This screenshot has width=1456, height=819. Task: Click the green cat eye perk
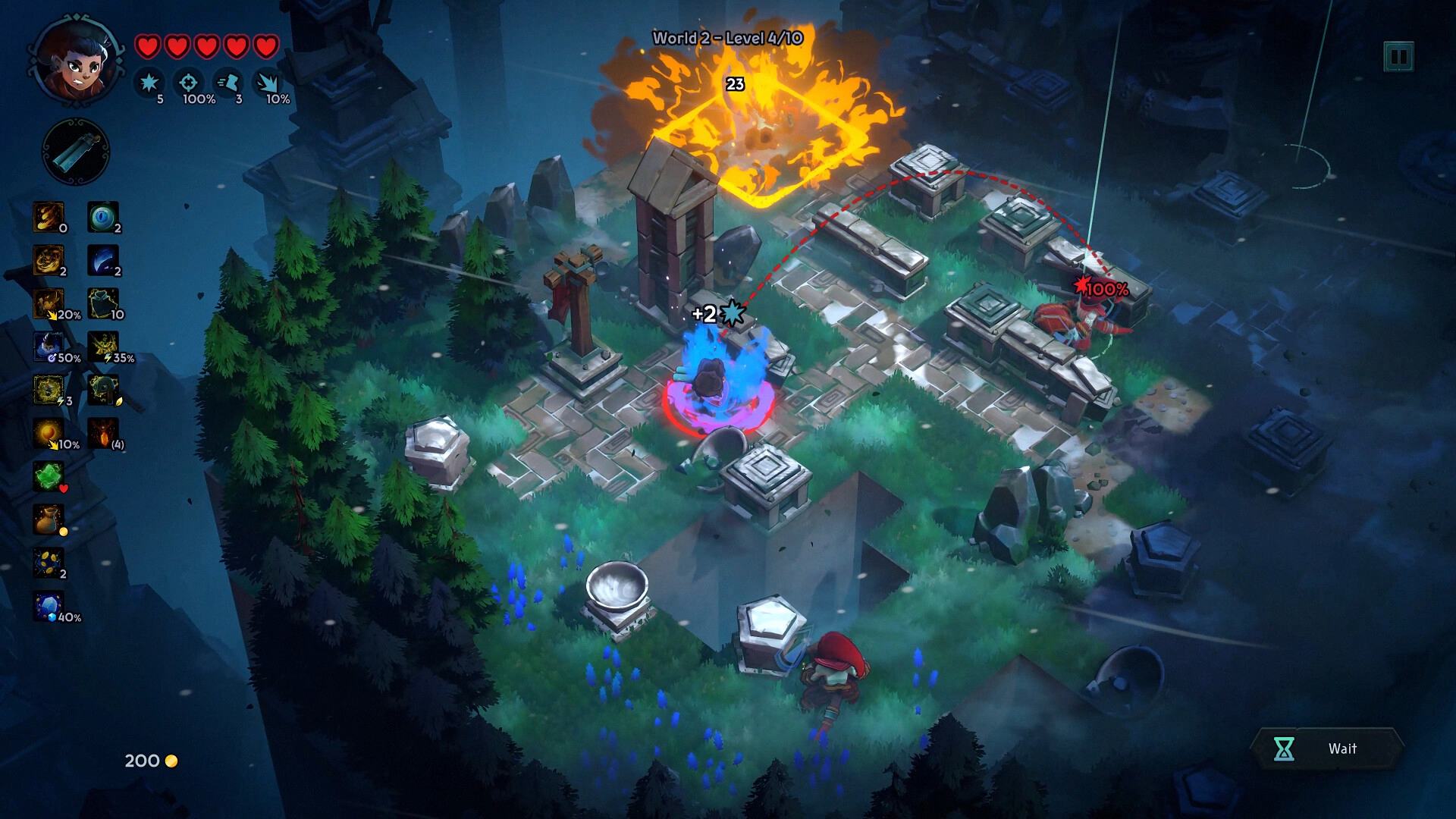click(x=102, y=216)
